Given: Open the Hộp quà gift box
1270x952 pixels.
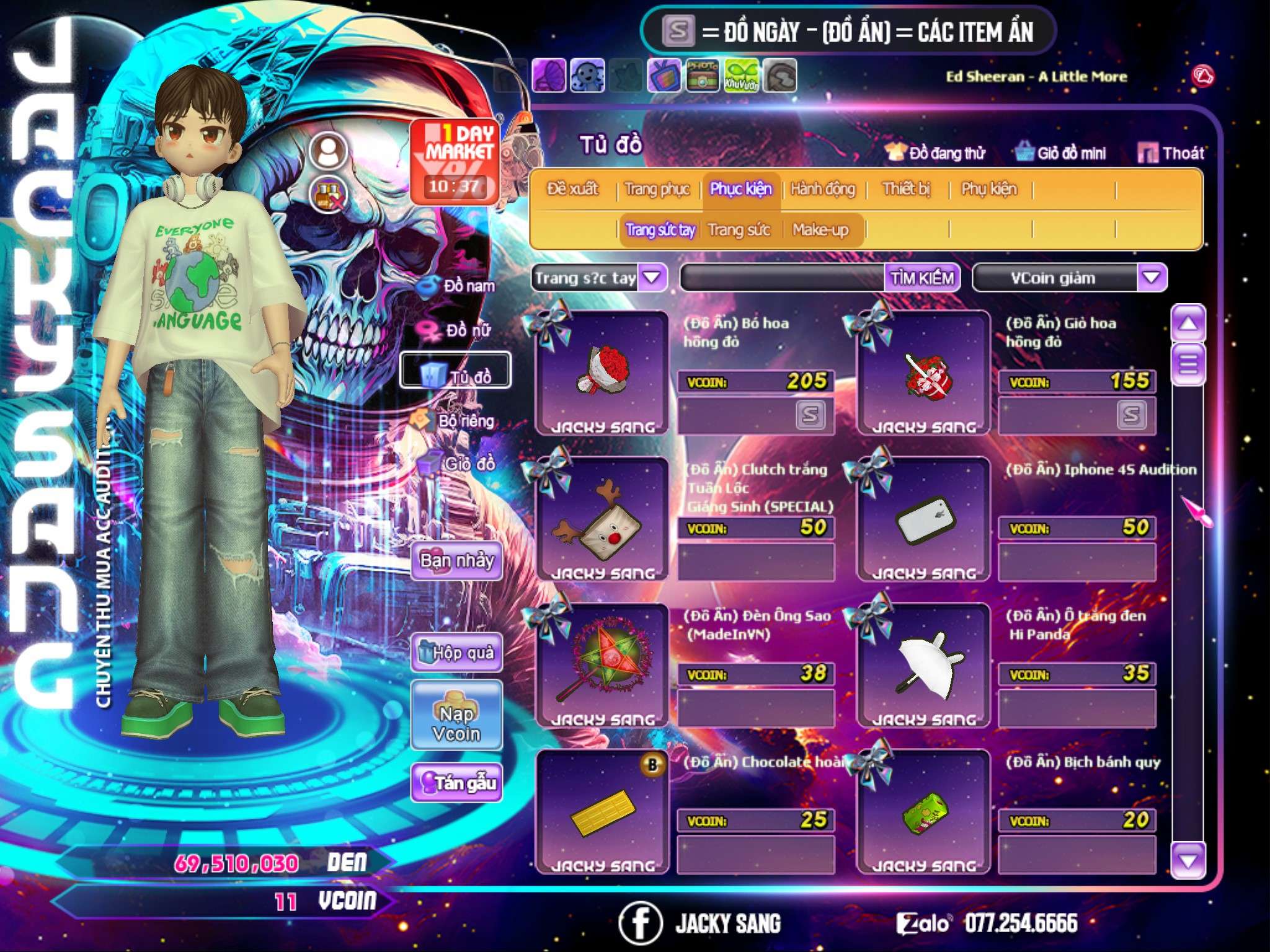Looking at the screenshot, I should (x=456, y=653).
